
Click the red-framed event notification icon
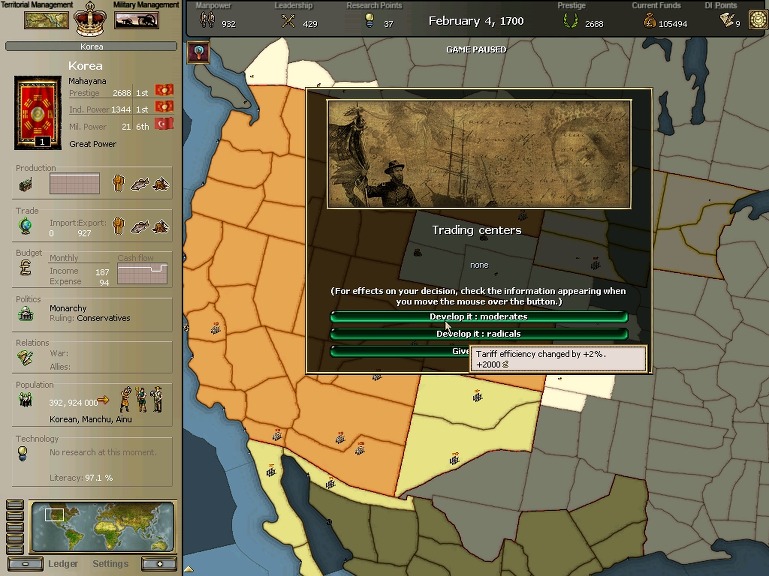(198, 53)
